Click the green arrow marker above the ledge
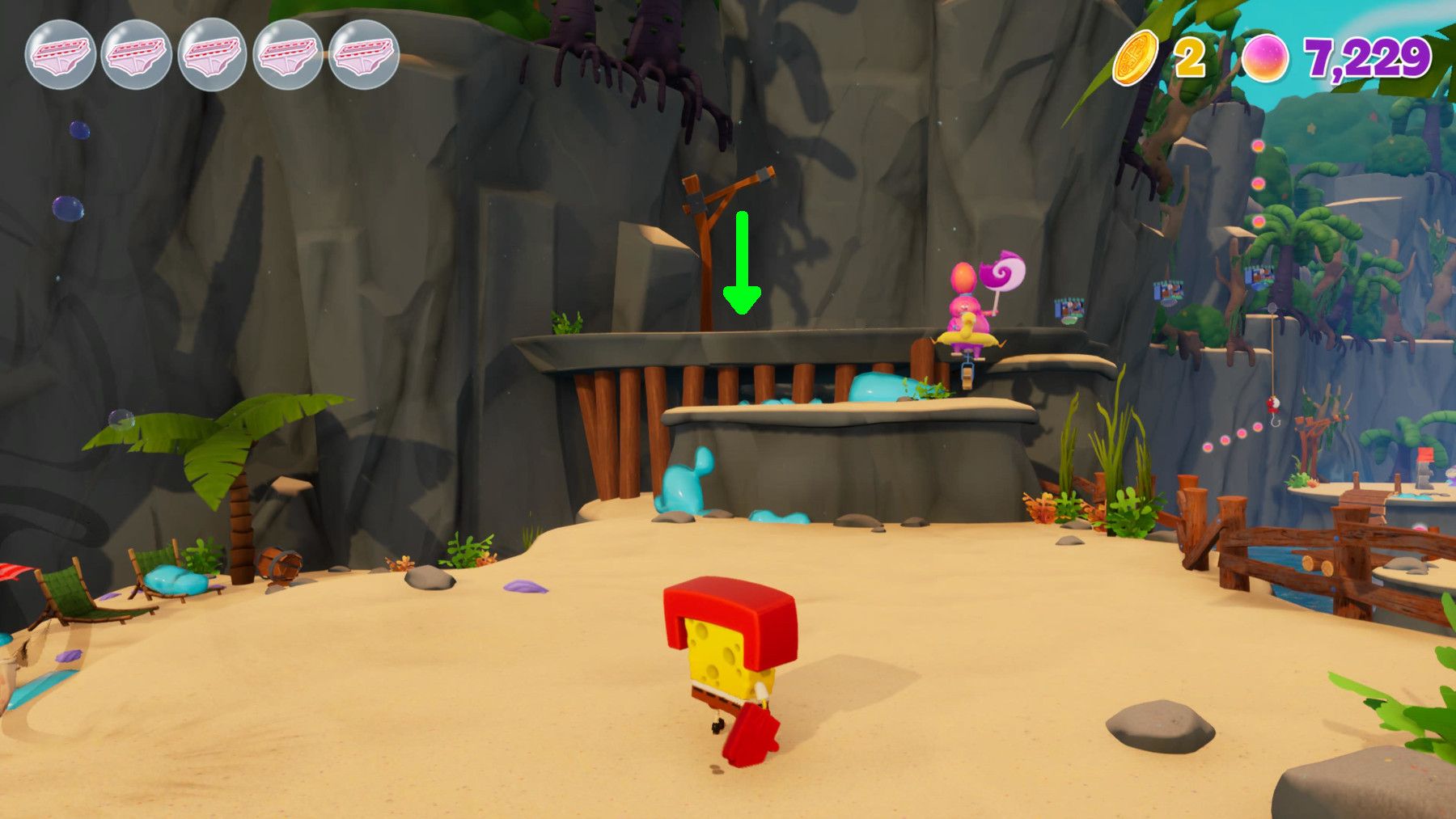Image resolution: width=1456 pixels, height=819 pixels. 740,263
